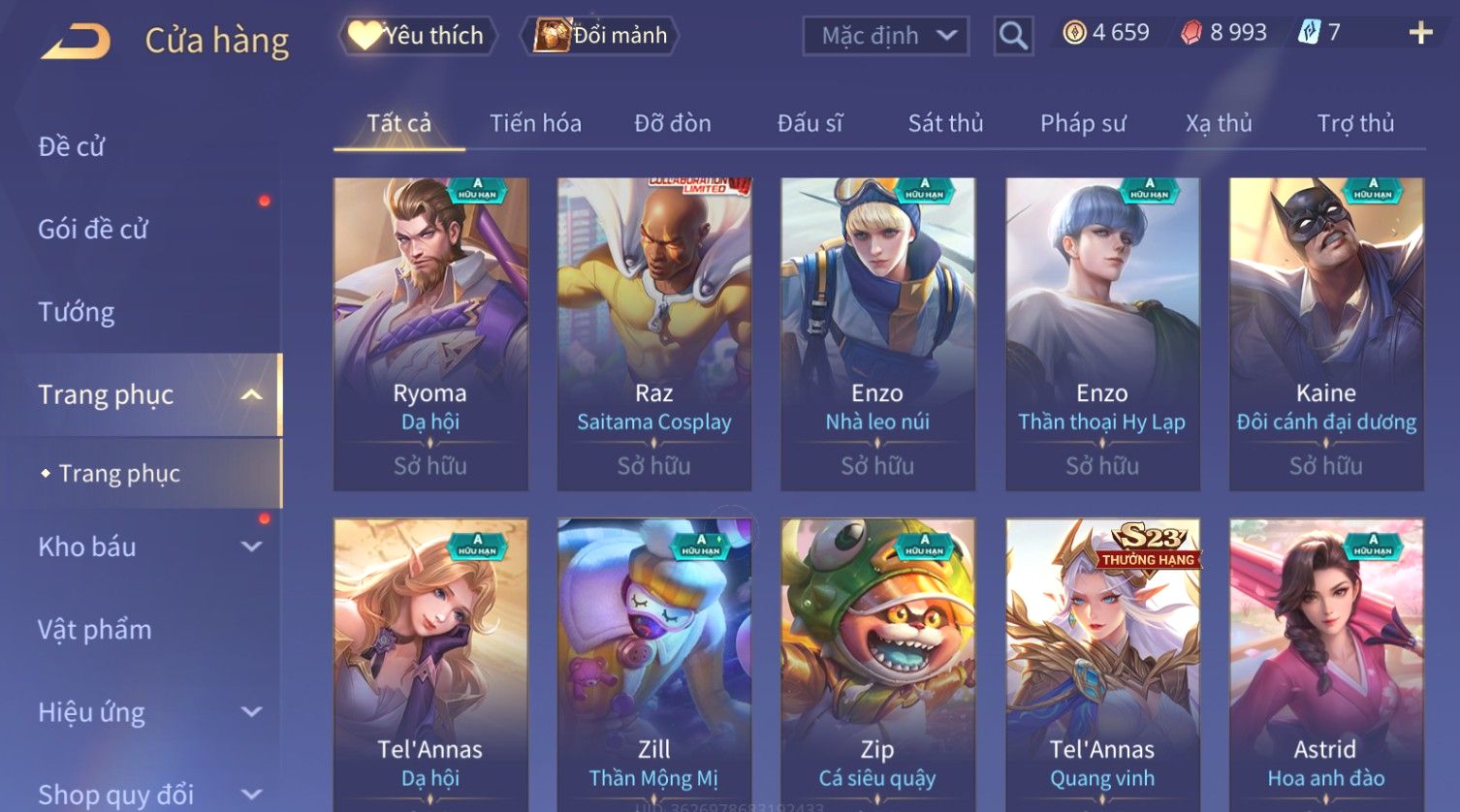1460x812 pixels.
Task: Select the Raz Saitama Cosplay skin card
Action: tap(654, 333)
